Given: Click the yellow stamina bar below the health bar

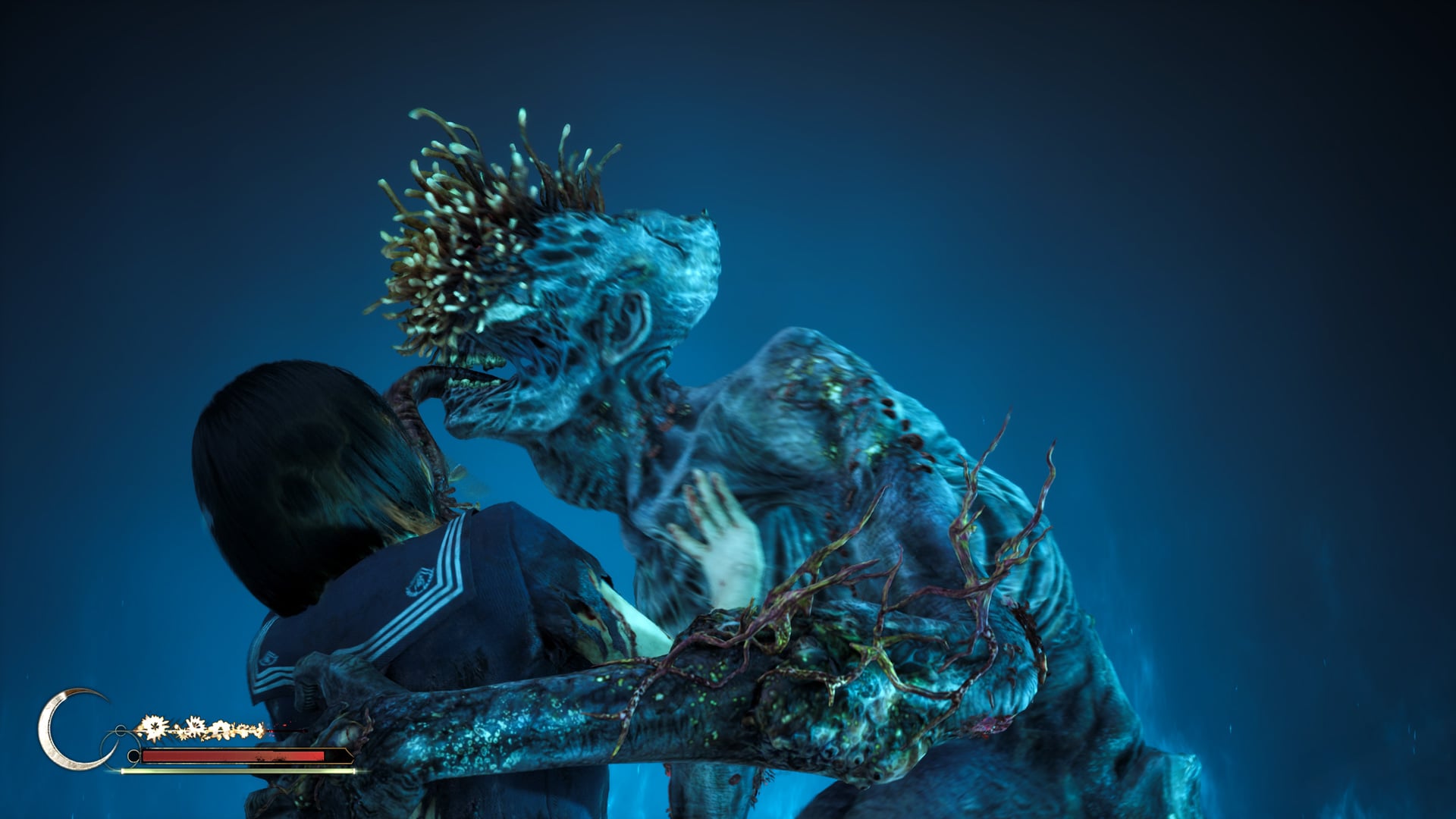Looking at the screenshot, I should 220,772.
